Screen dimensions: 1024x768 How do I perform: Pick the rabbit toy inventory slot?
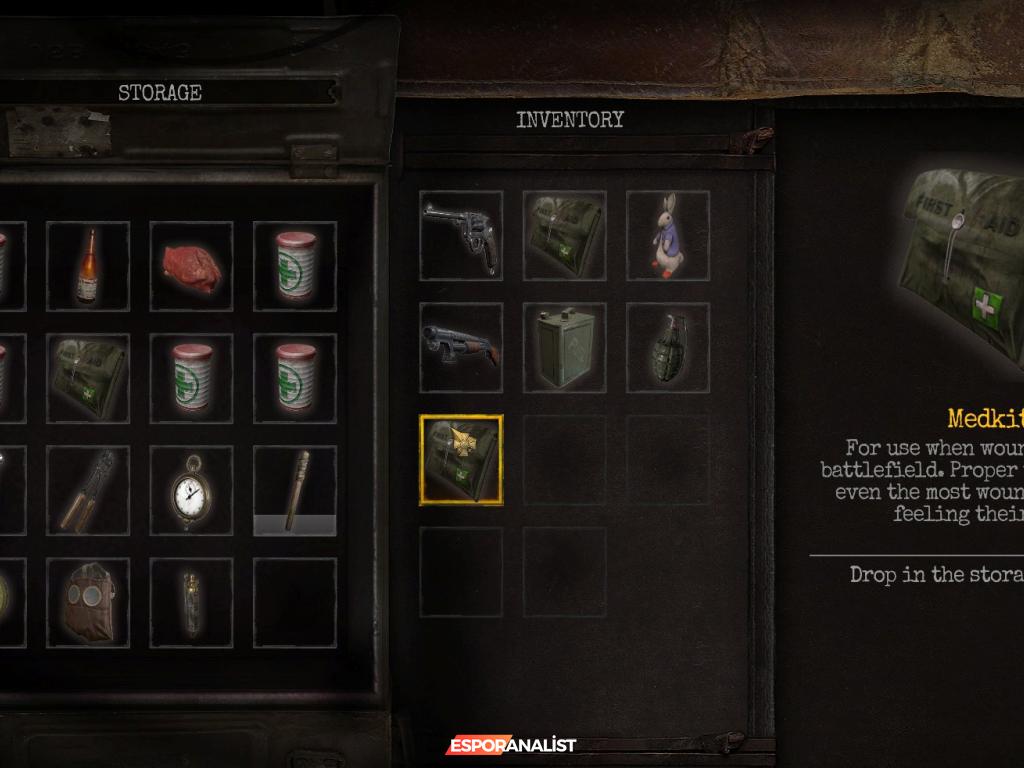tap(668, 236)
